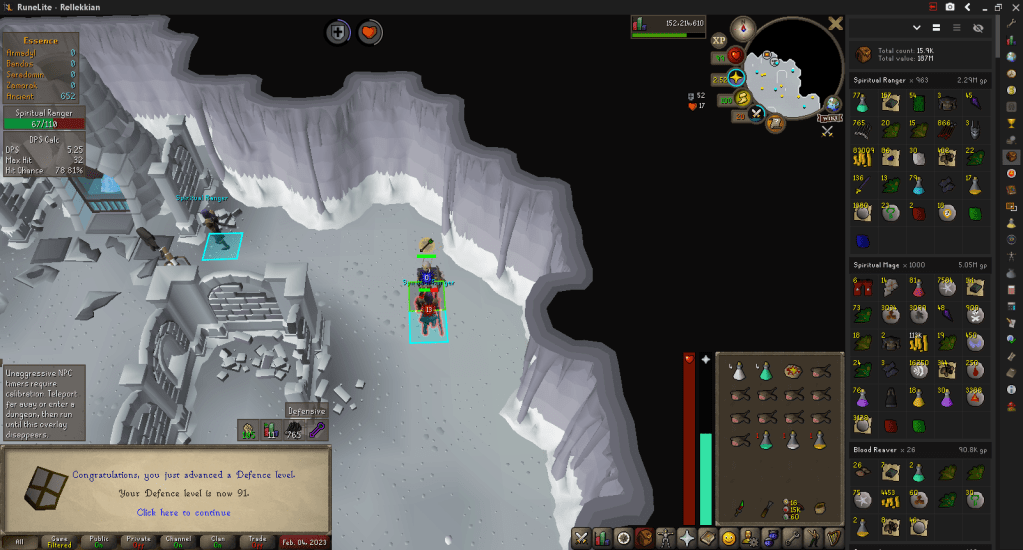1023x550 pixels.
Task: Select the Game chat filter tab
Action: [59, 541]
